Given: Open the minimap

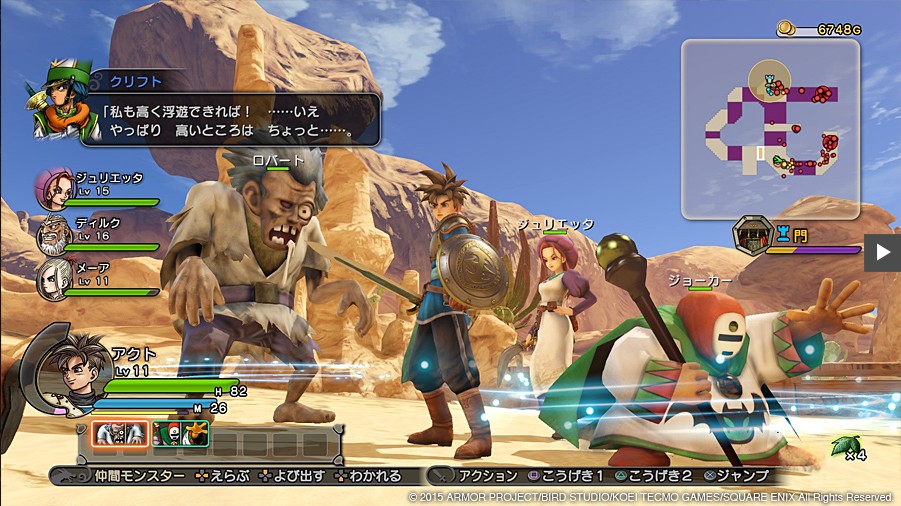Looking at the screenshot, I should pos(770,128).
